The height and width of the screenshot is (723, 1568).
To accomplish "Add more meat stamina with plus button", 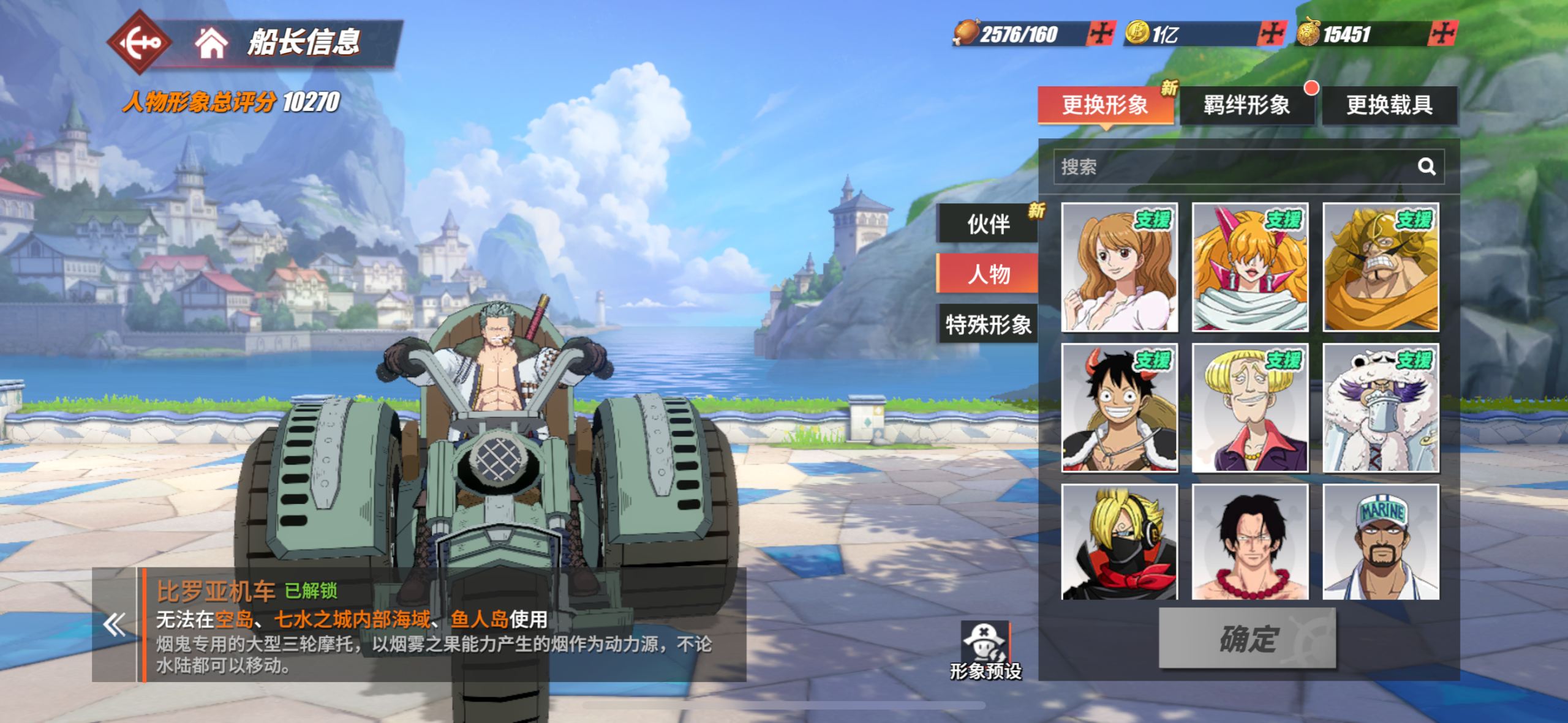I will (1101, 34).
